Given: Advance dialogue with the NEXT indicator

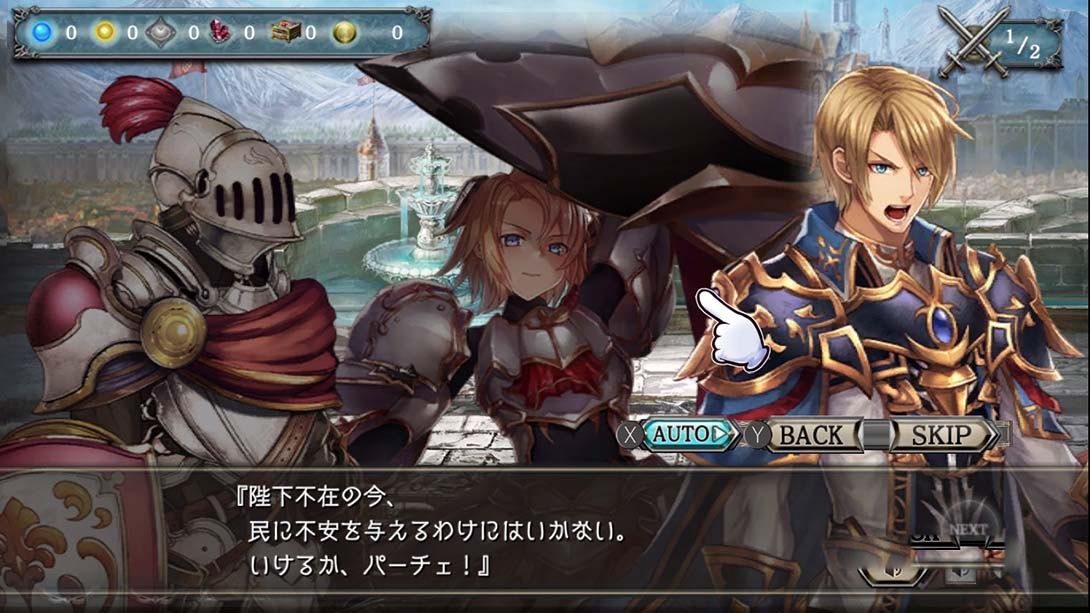Looking at the screenshot, I should point(966,531).
